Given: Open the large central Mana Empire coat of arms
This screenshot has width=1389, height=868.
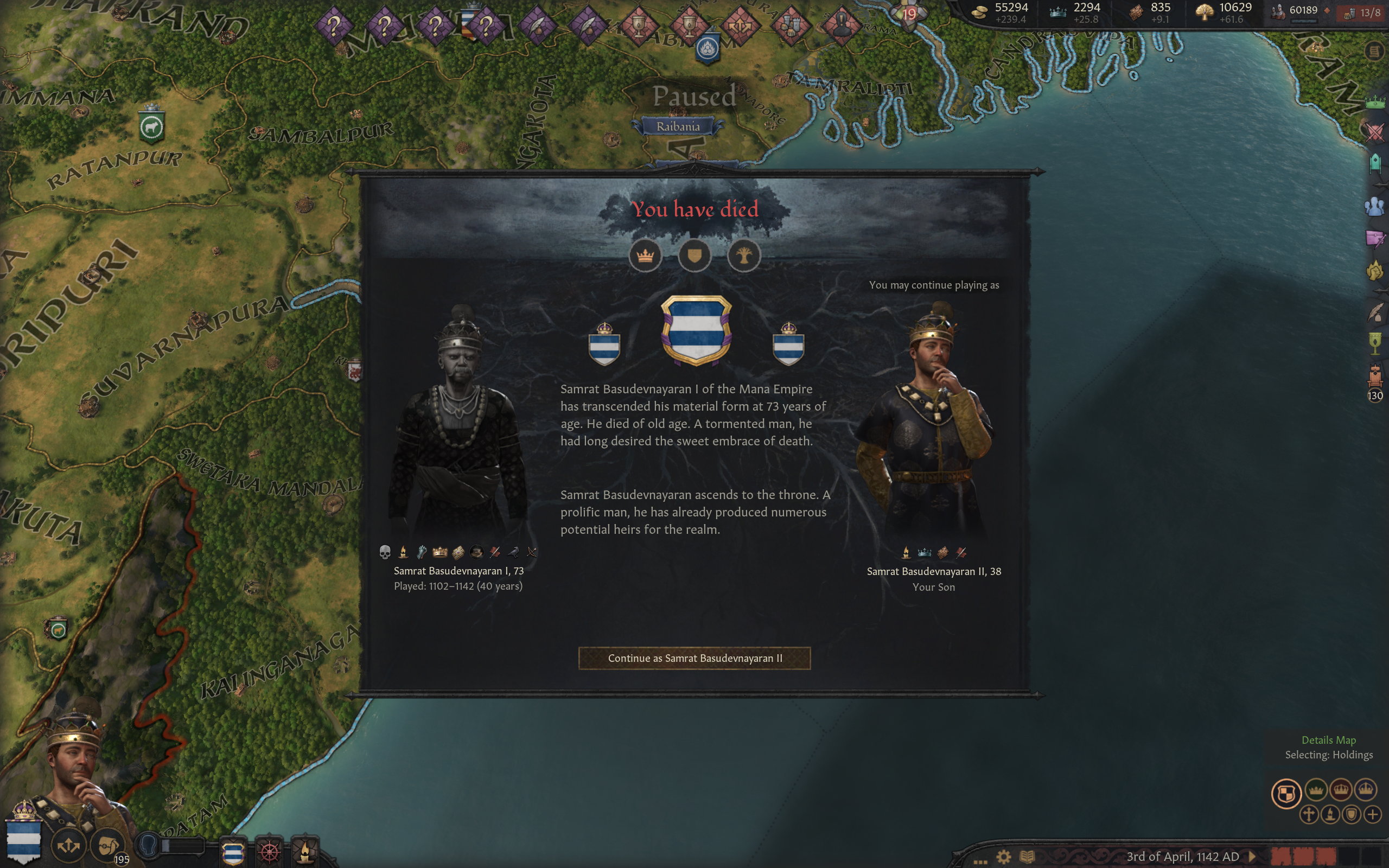Looking at the screenshot, I should (x=696, y=330).
